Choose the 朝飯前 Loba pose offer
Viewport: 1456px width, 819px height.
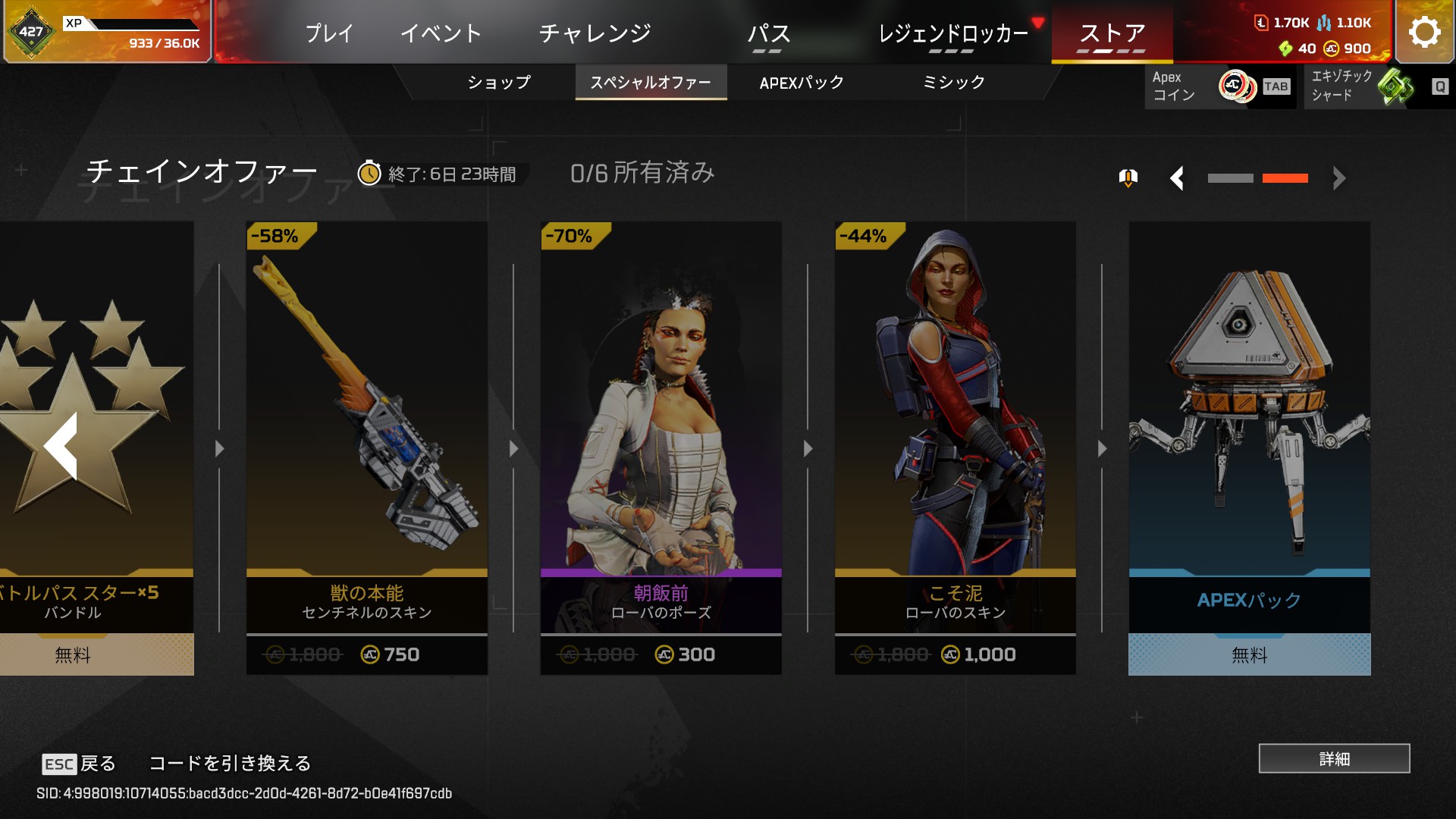pos(661,447)
